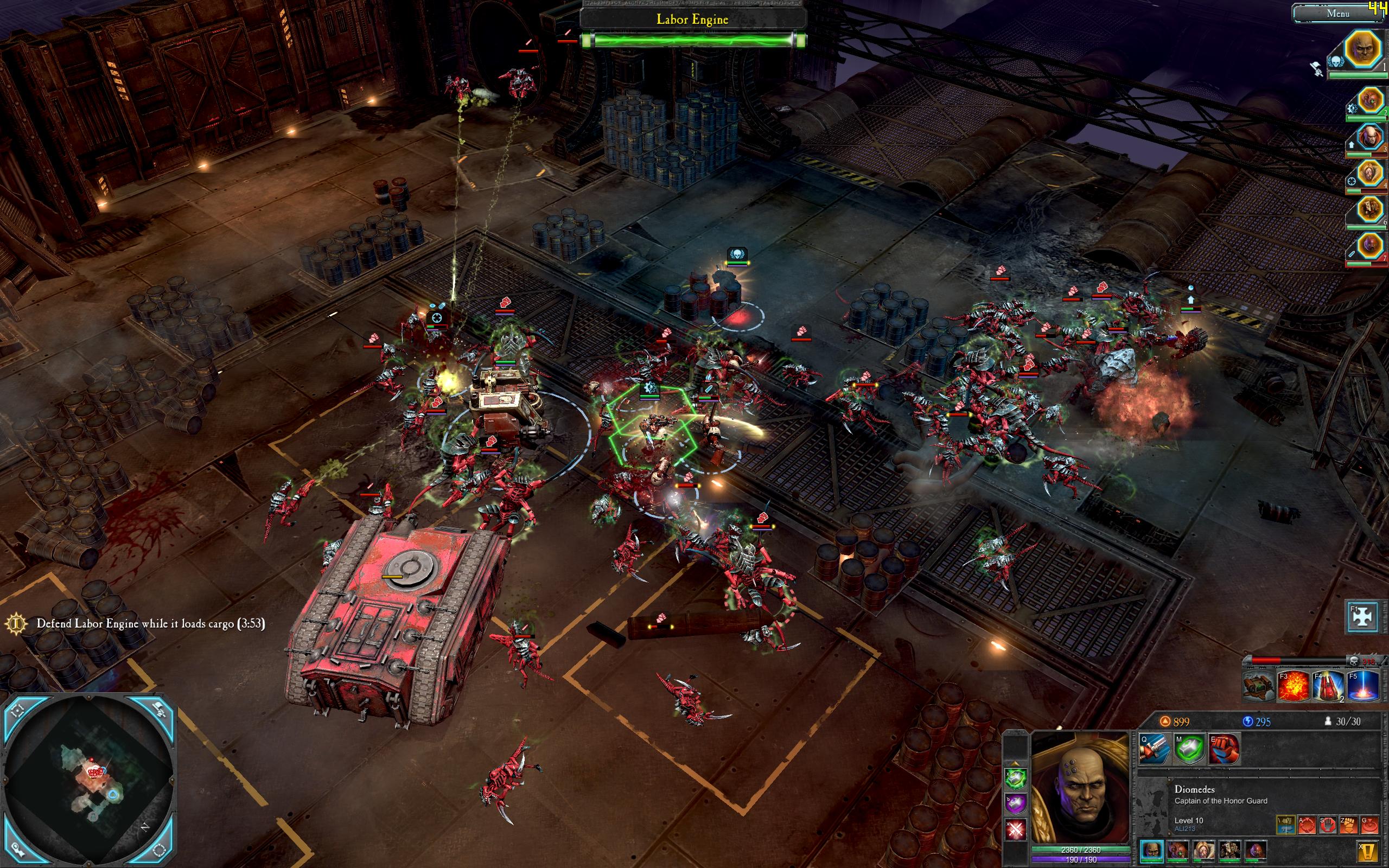
Task: Toggle the melee/ranged stance icon
Action: pos(1285,825)
